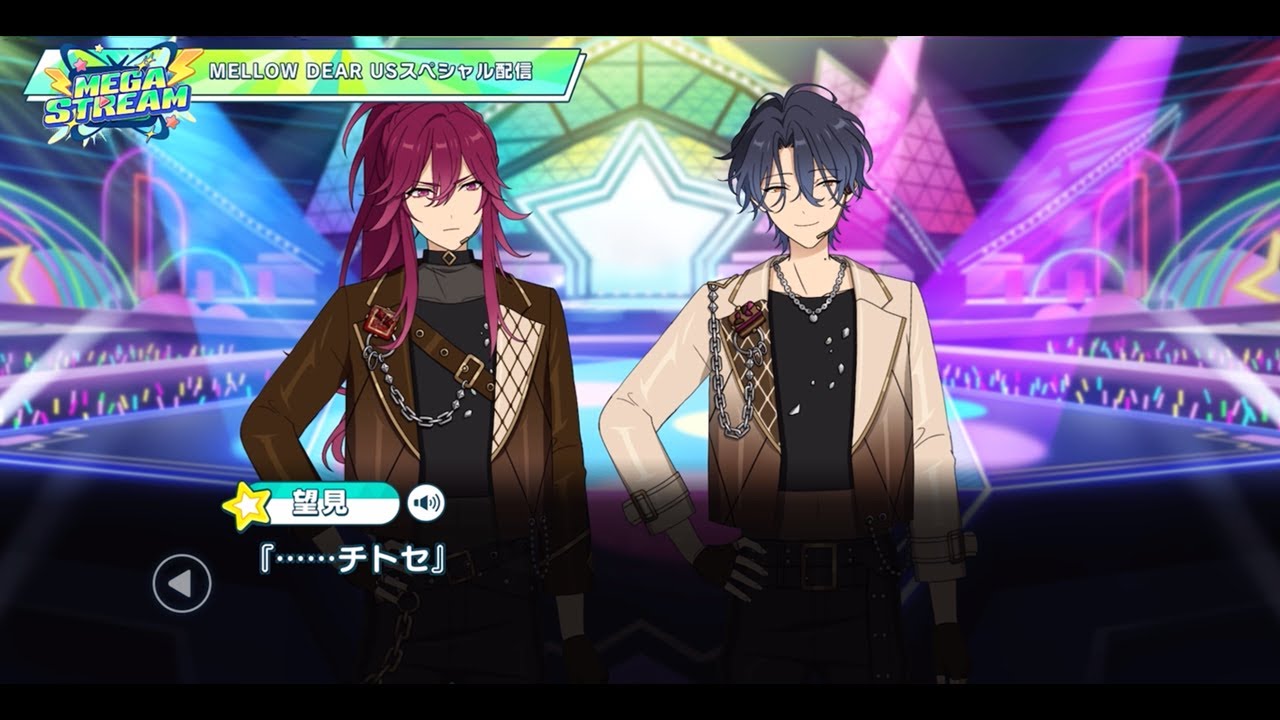This screenshot has height=720, width=1280.
Task: Replay the voice line with speaker icon
Action: pyautogui.click(x=426, y=502)
